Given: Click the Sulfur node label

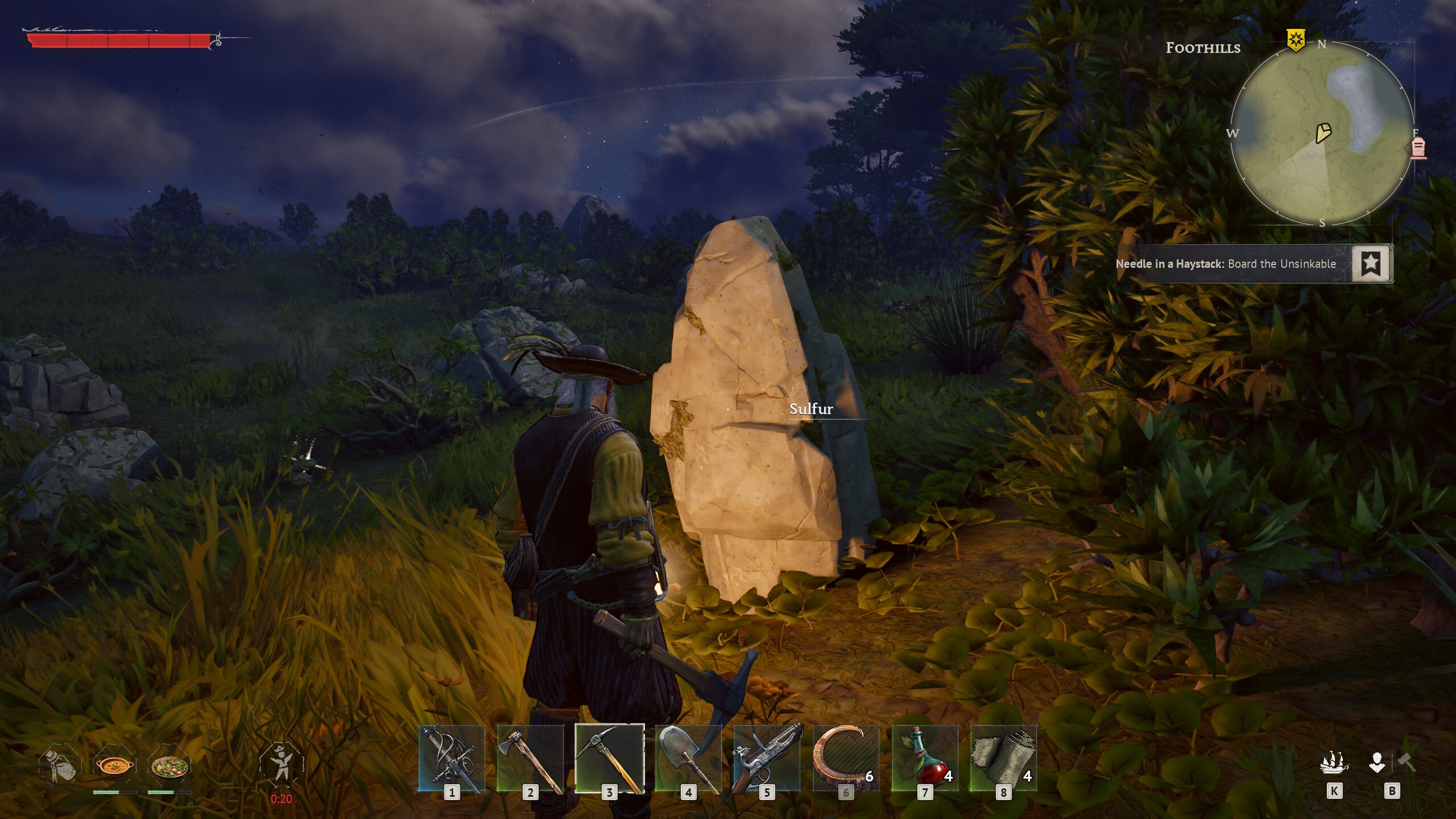Looking at the screenshot, I should tap(811, 408).
